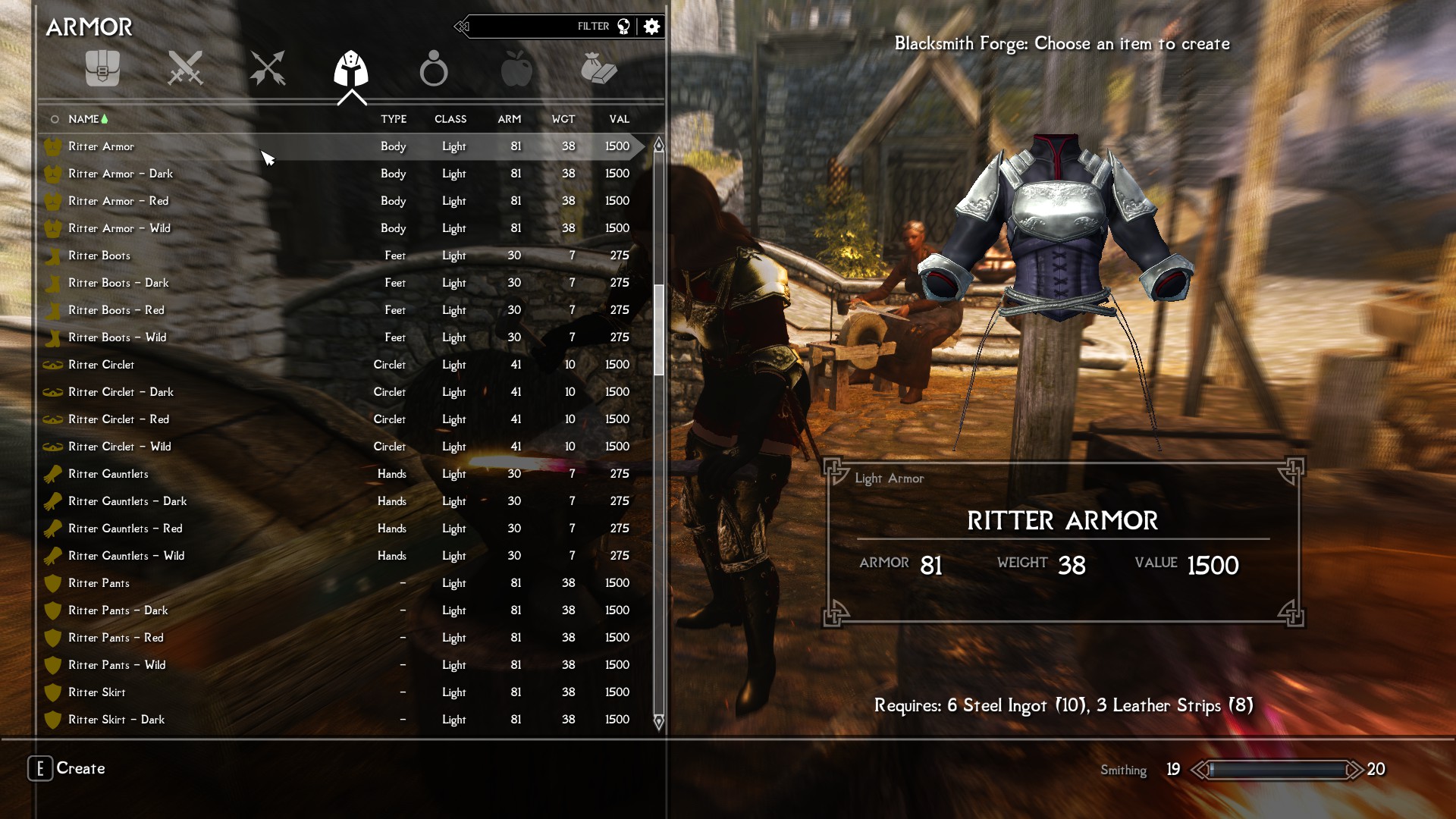Open the gear settings icon
The image size is (1456, 819).
coord(651,27)
